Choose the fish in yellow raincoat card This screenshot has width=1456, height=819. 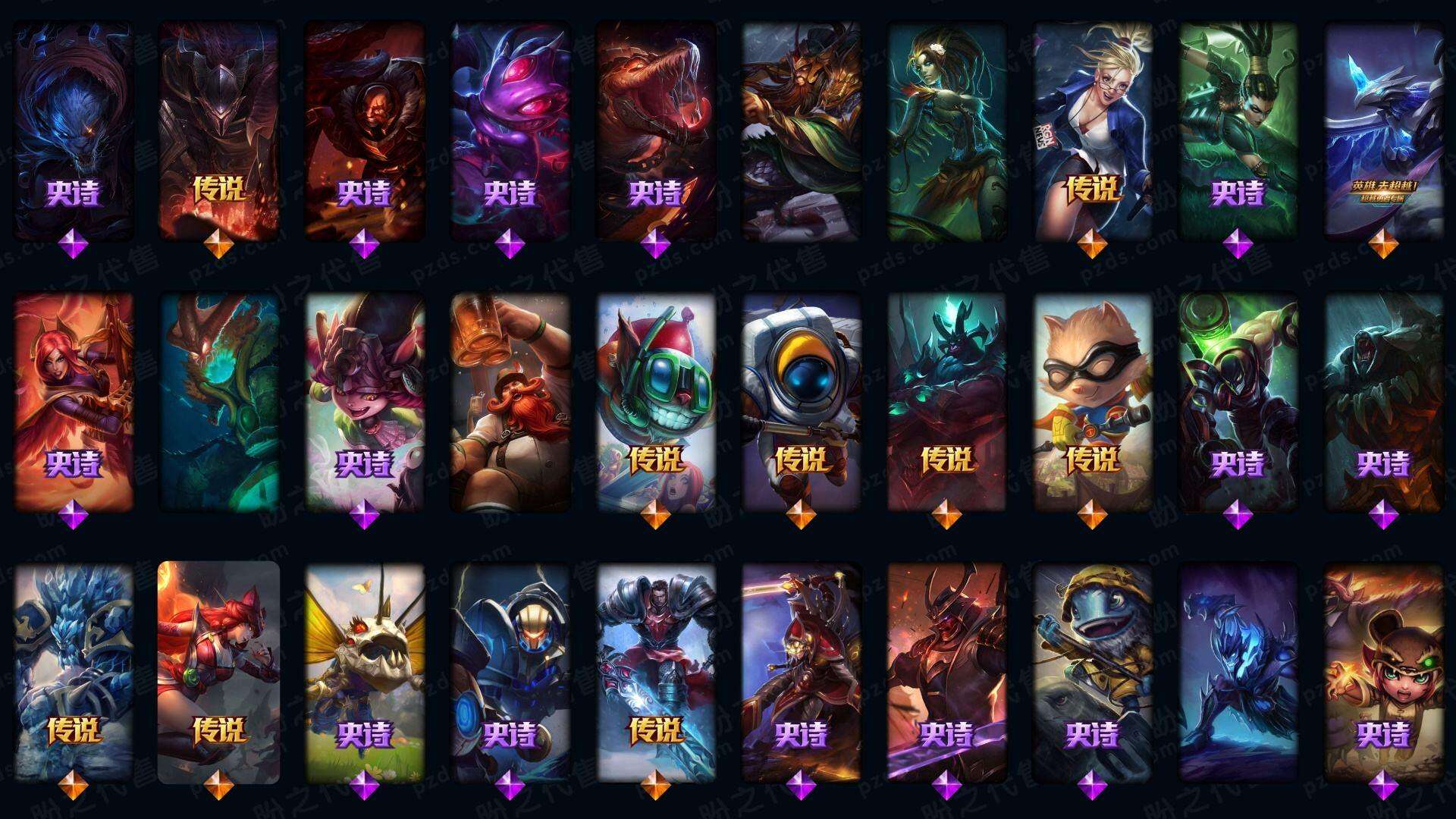[1092, 671]
